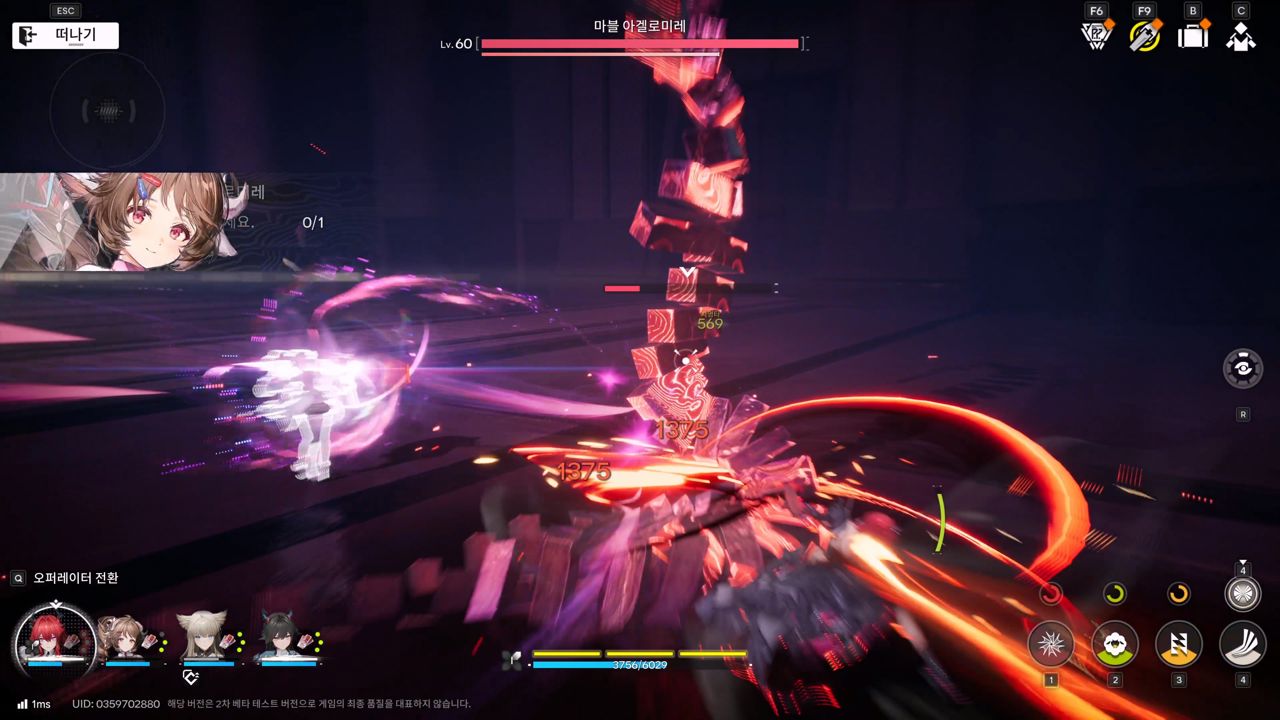Switch to the red-haired operator portrait
This screenshot has width=1280, height=720.
(55, 638)
